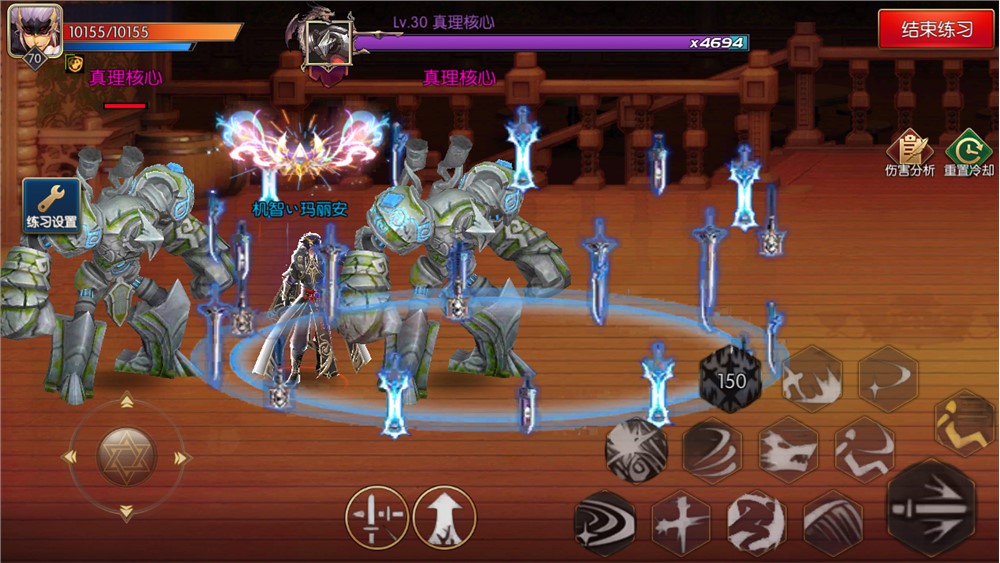Open 练习设置 practice settings
The image size is (1000, 563).
pos(51,205)
